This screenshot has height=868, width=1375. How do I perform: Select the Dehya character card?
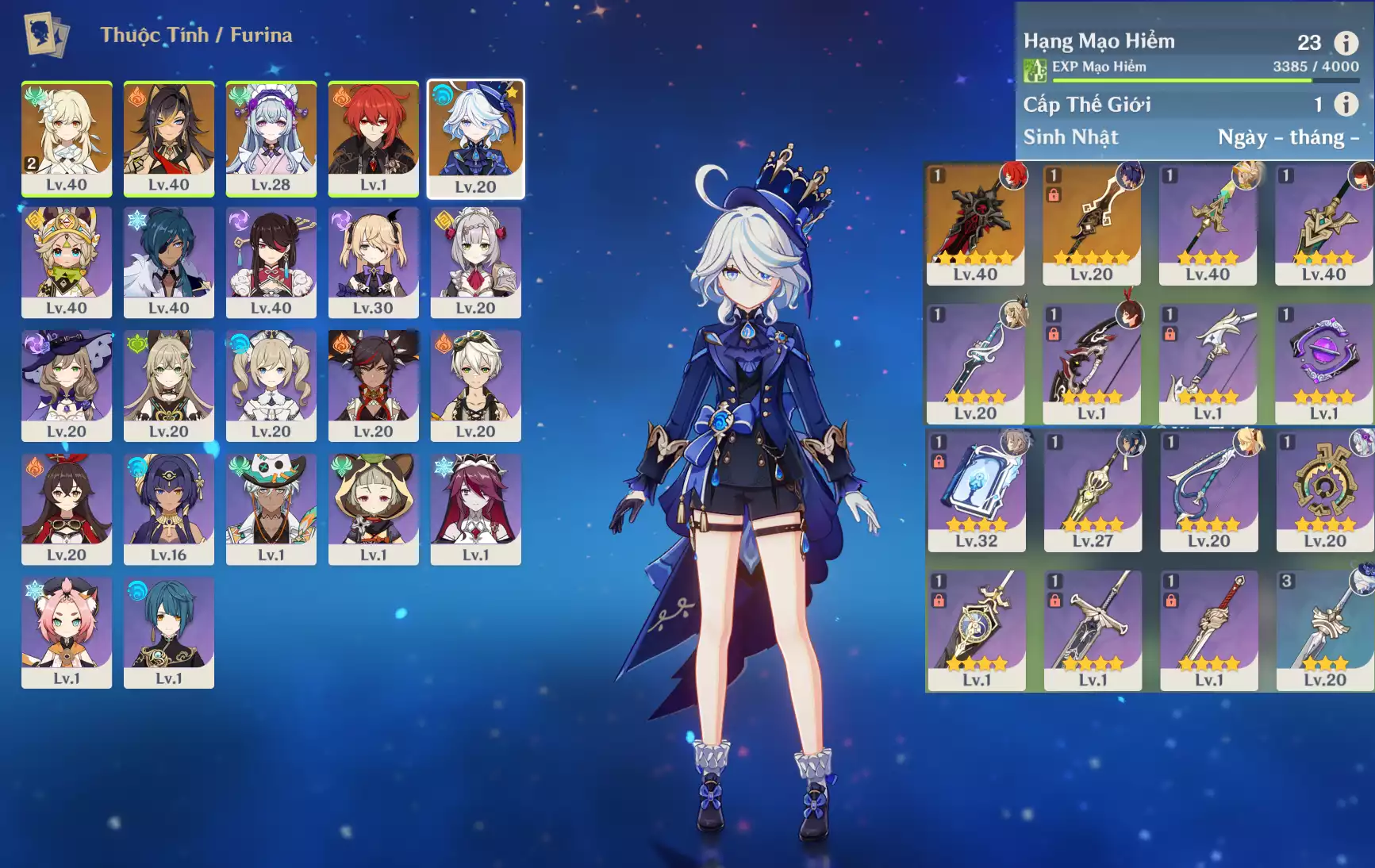pyautogui.click(x=168, y=139)
